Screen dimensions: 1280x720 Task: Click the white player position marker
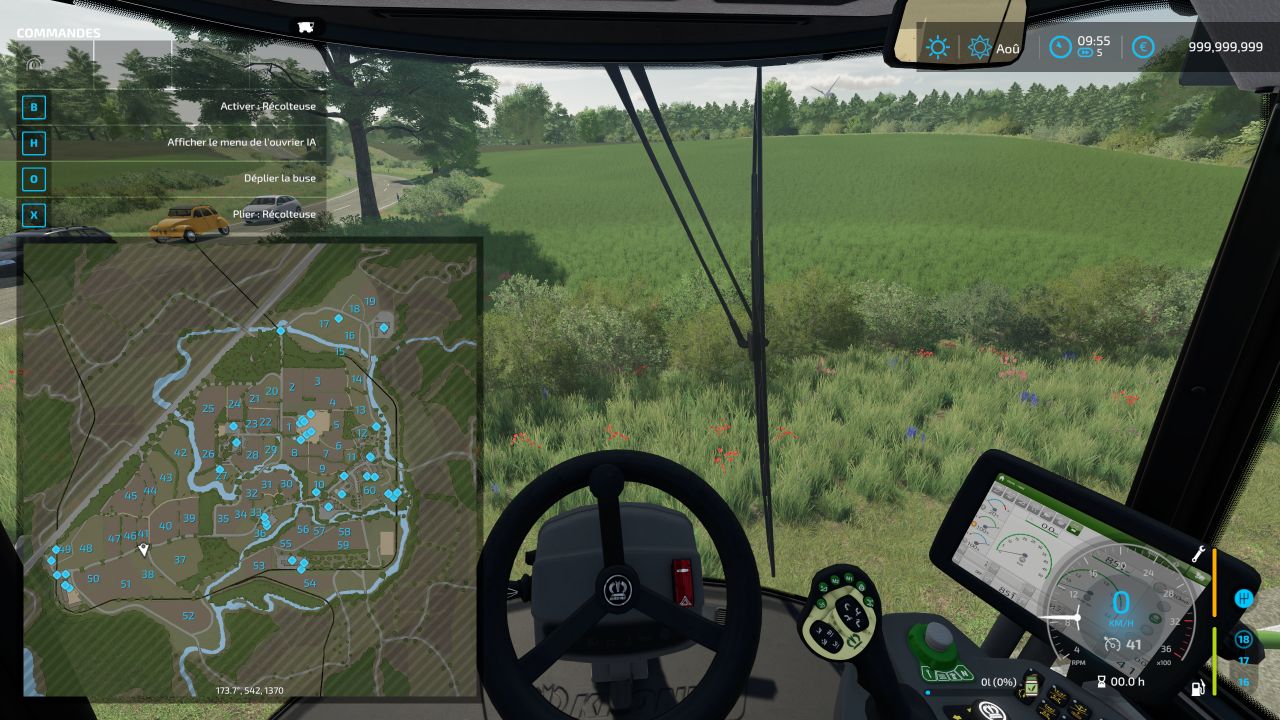tap(144, 550)
